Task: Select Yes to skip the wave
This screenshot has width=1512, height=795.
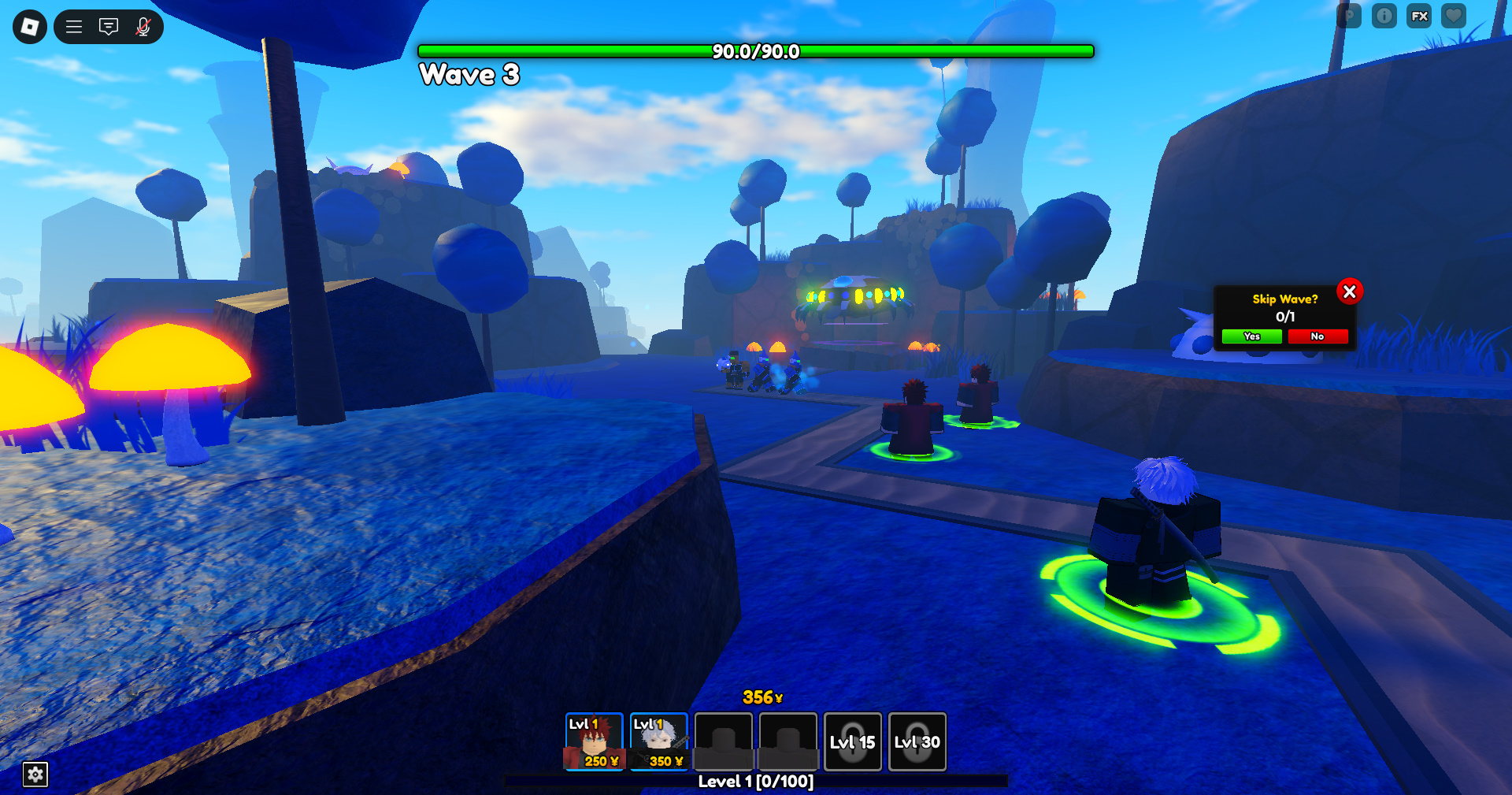Action: tap(1251, 336)
